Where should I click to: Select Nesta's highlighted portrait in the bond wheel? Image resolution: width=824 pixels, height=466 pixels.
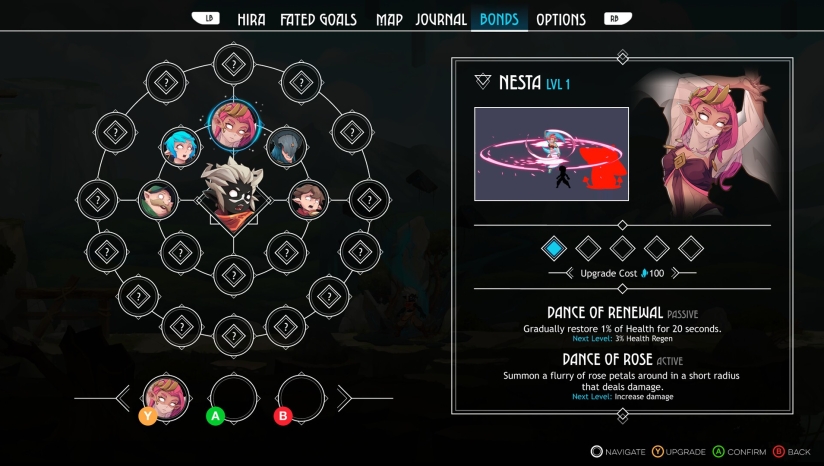(x=234, y=124)
